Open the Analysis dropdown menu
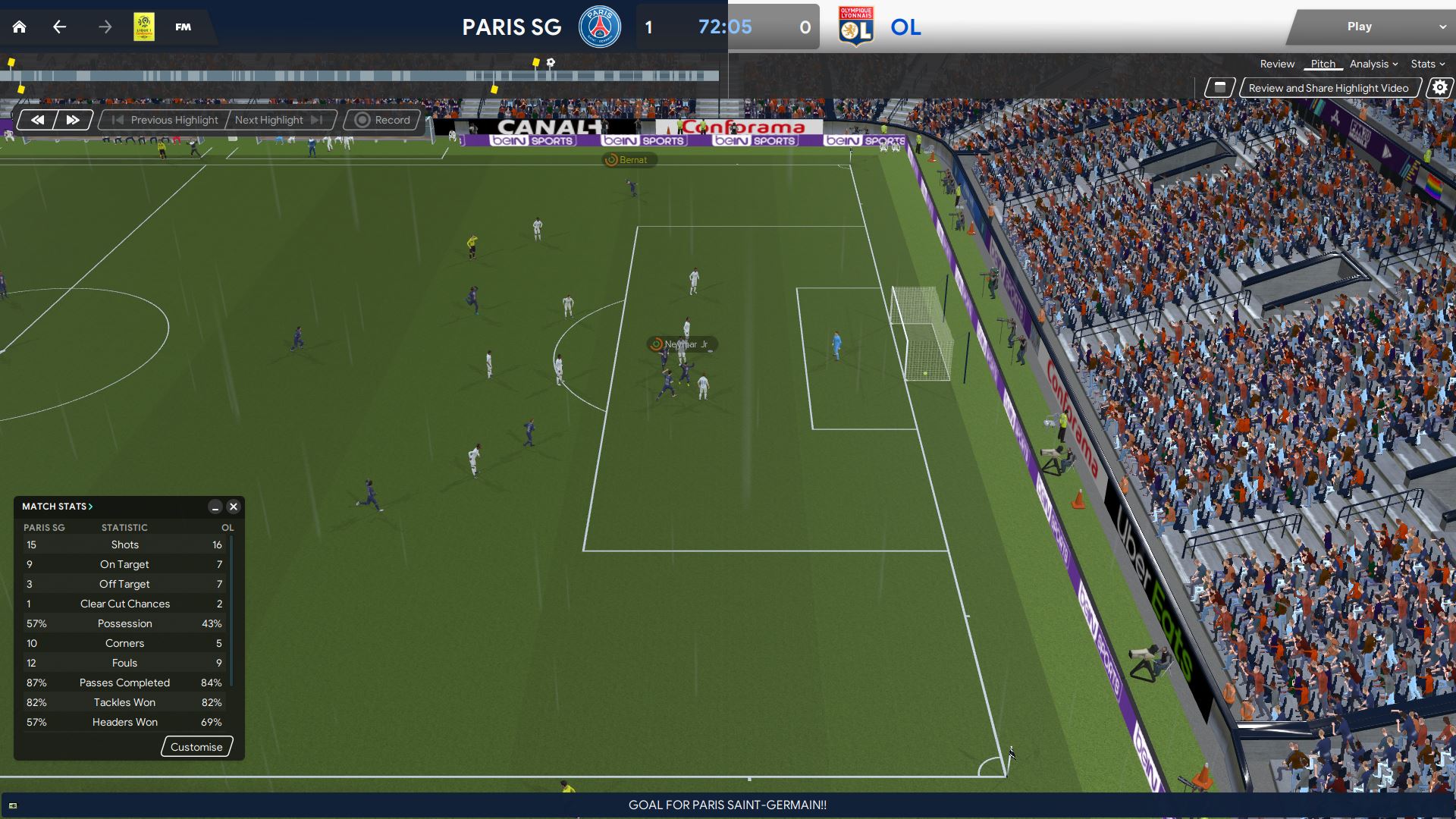 click(x=1373, y=64)
